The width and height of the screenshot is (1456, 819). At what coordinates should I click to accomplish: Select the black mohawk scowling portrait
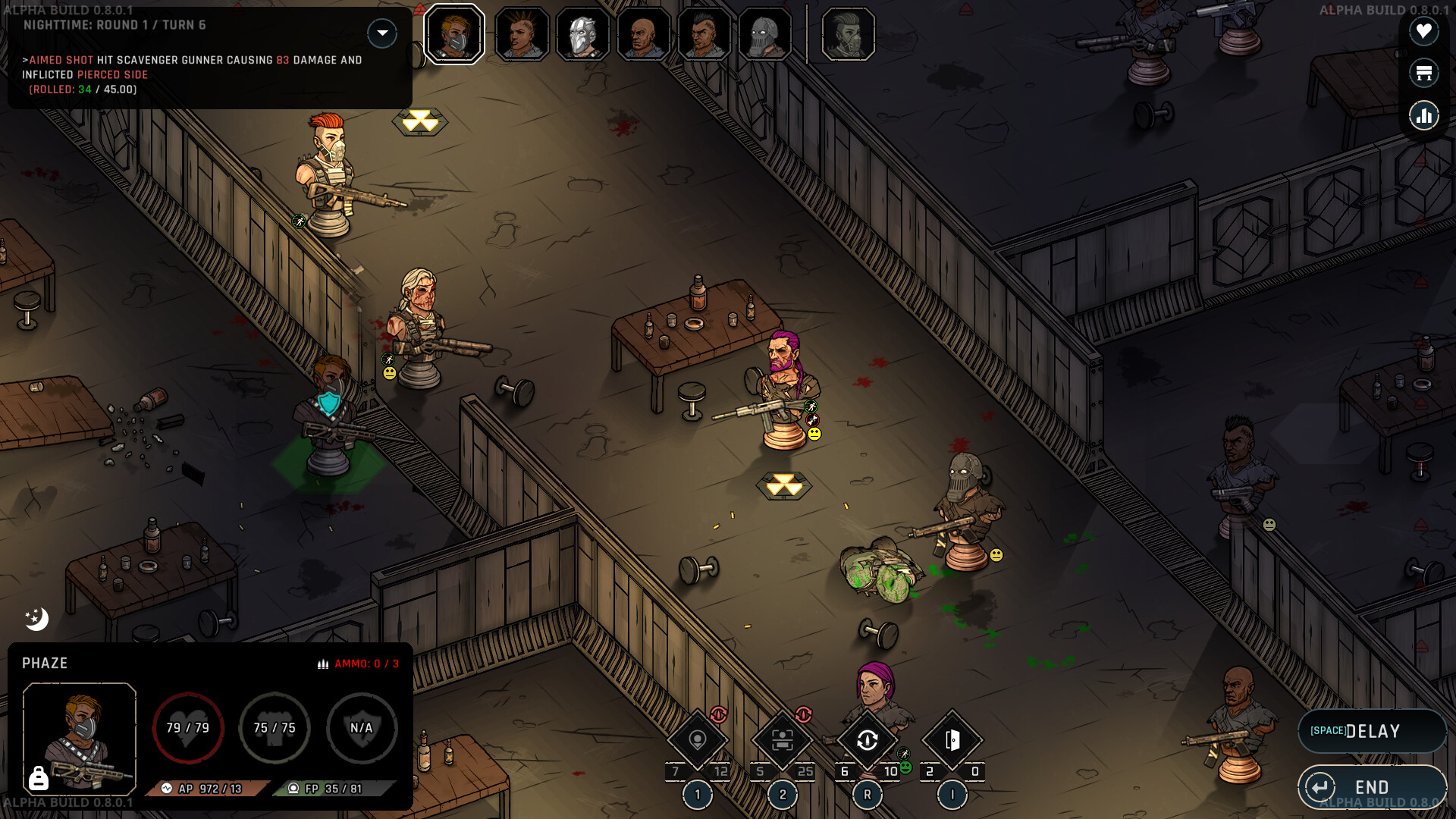tap(704, 34)
